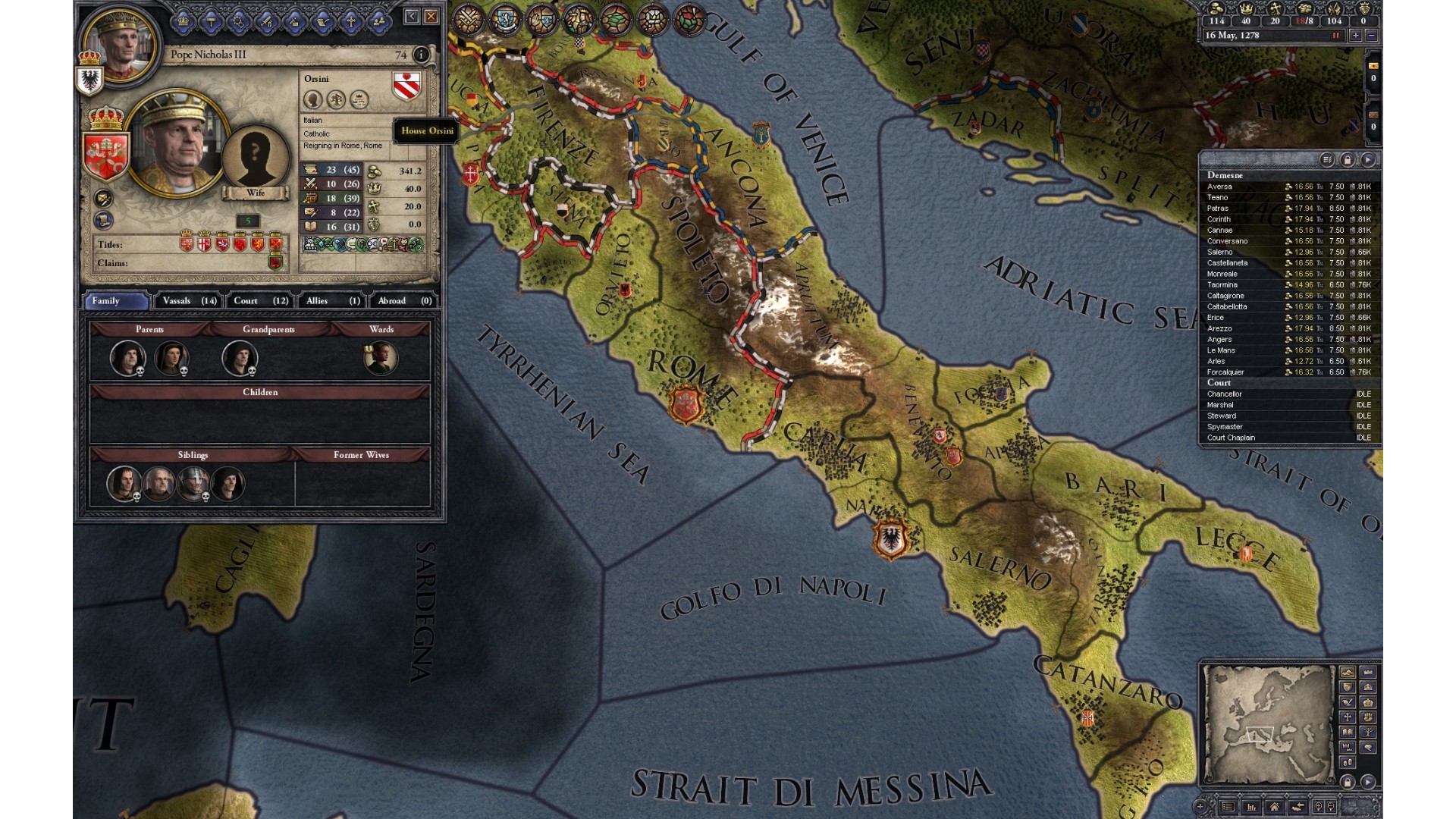Select the Chancellor row under Court
This screenshot has width=1456, height=819.
coord(1225,394)
